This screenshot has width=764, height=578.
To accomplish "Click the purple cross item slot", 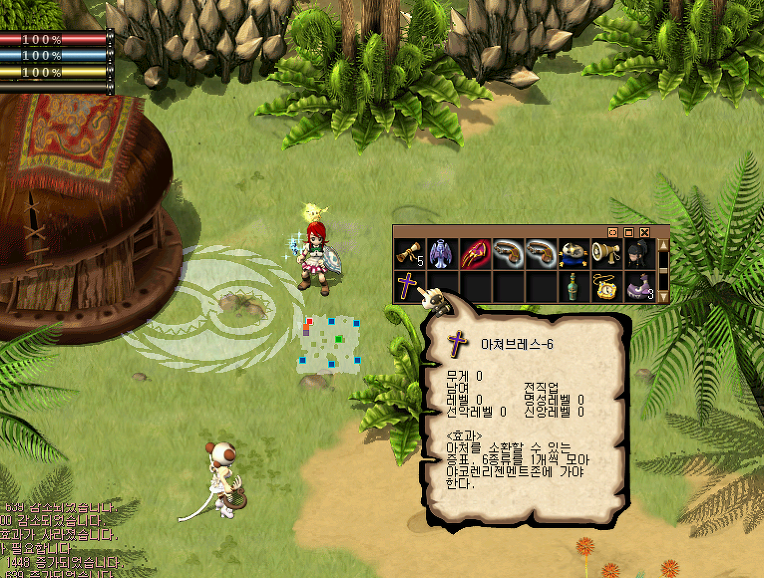I will point(409,287).
